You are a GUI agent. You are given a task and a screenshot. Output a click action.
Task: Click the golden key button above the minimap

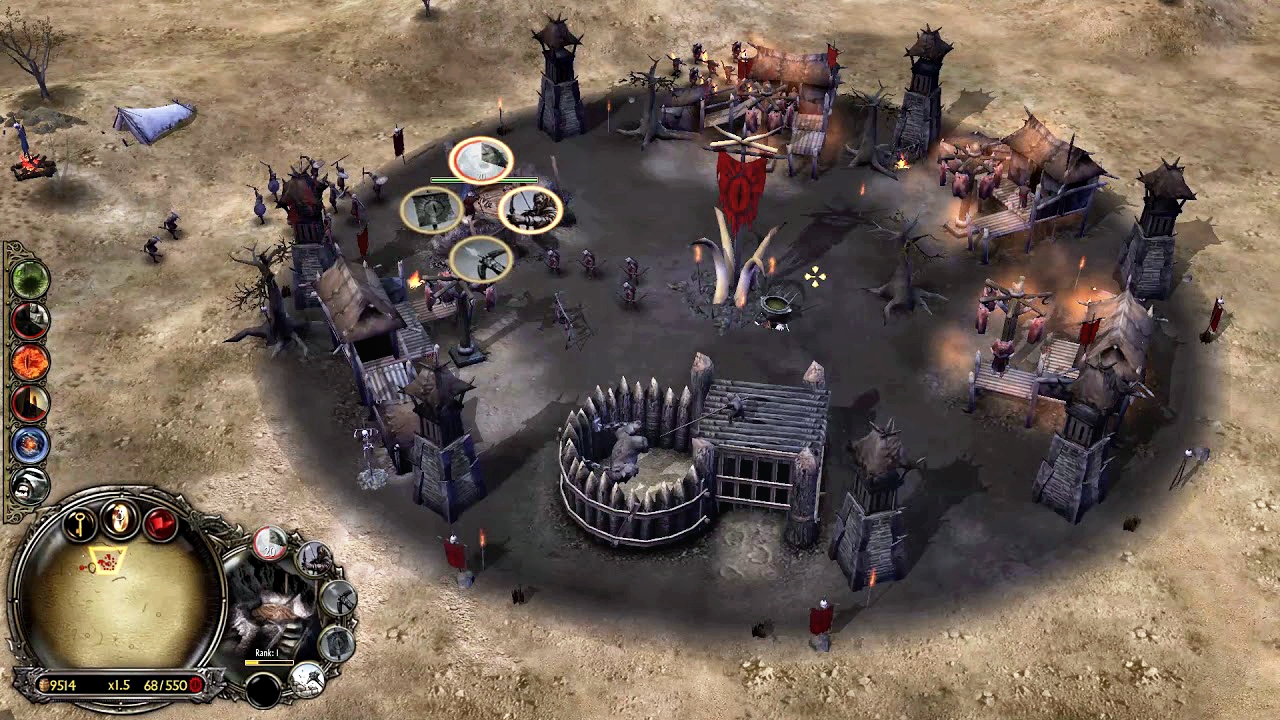[80, 523]
